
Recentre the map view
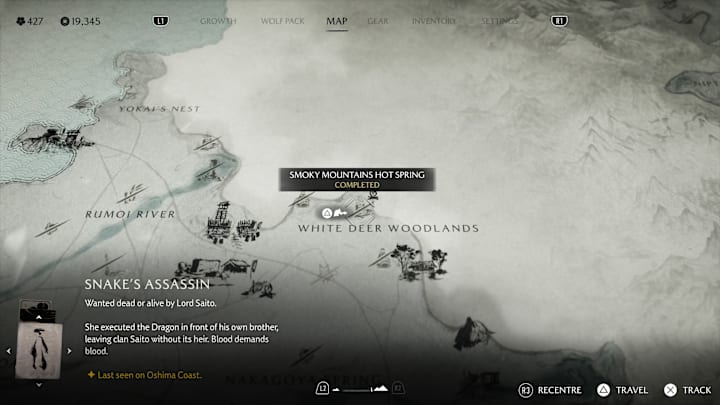pyautogui.click(x=551, y=390)
